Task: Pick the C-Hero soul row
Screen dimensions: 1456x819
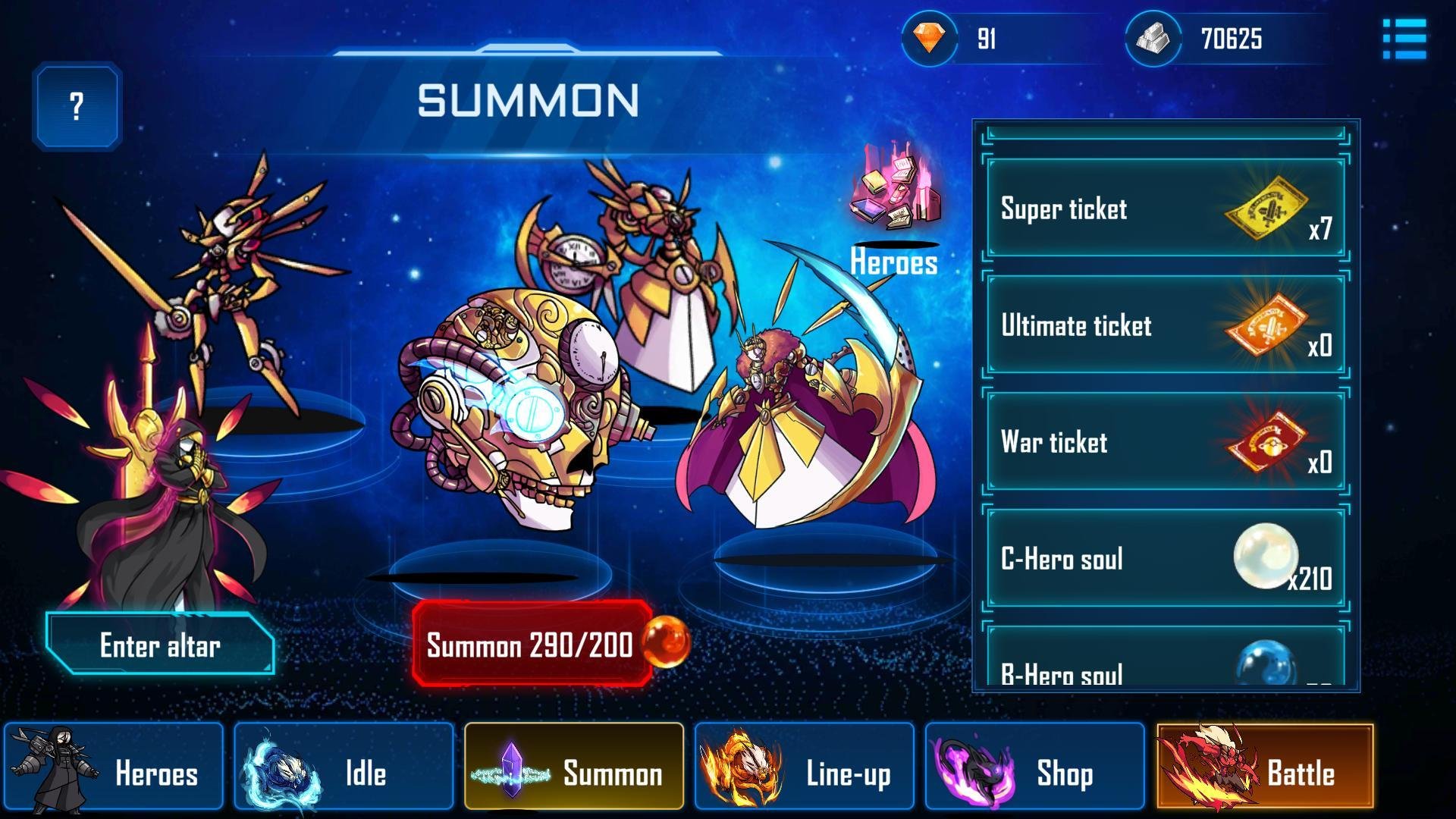Action: click(x=1165, y=559)
